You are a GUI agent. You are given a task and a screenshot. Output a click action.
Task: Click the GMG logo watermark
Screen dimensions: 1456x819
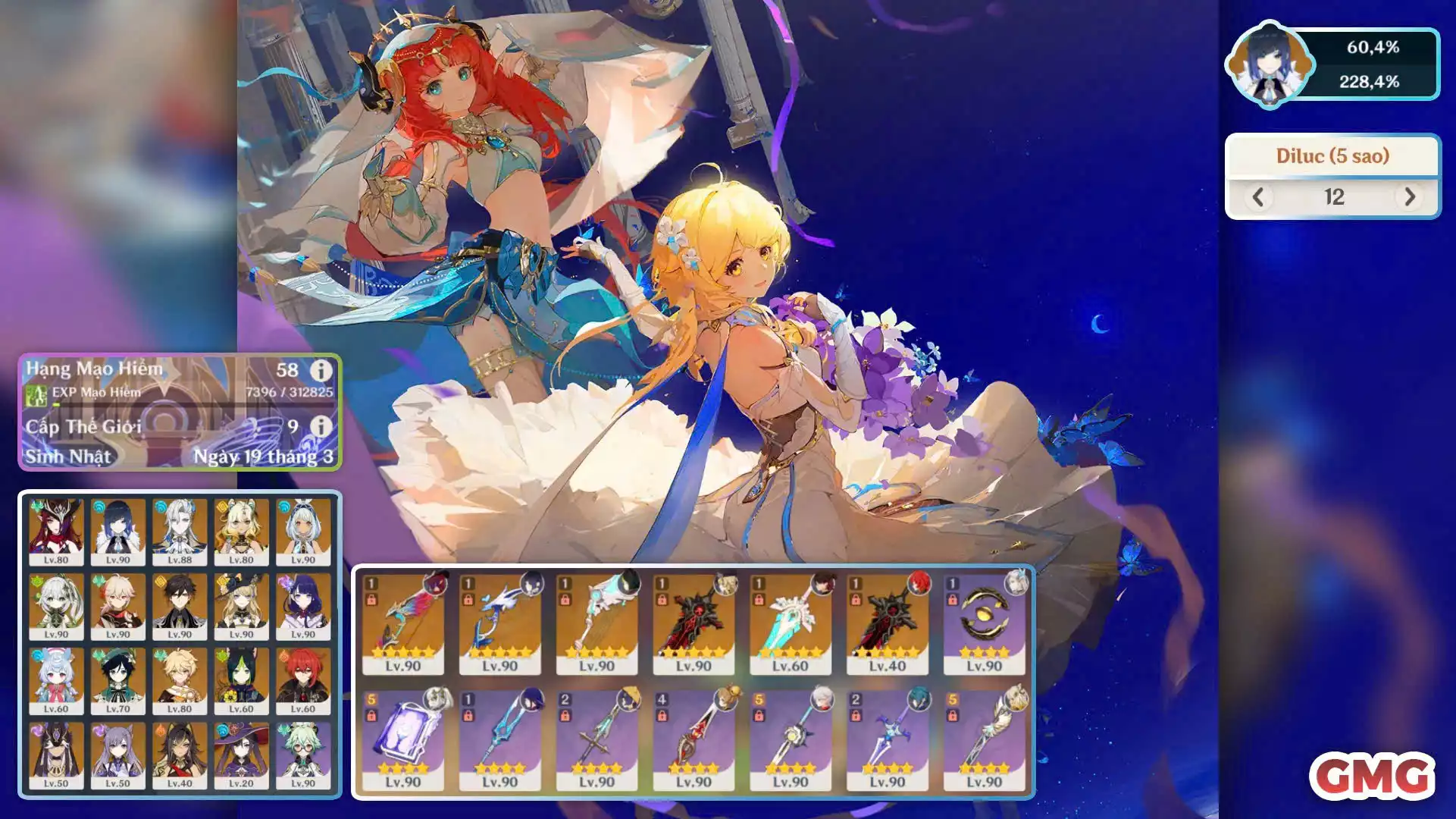coord(1372,776)
